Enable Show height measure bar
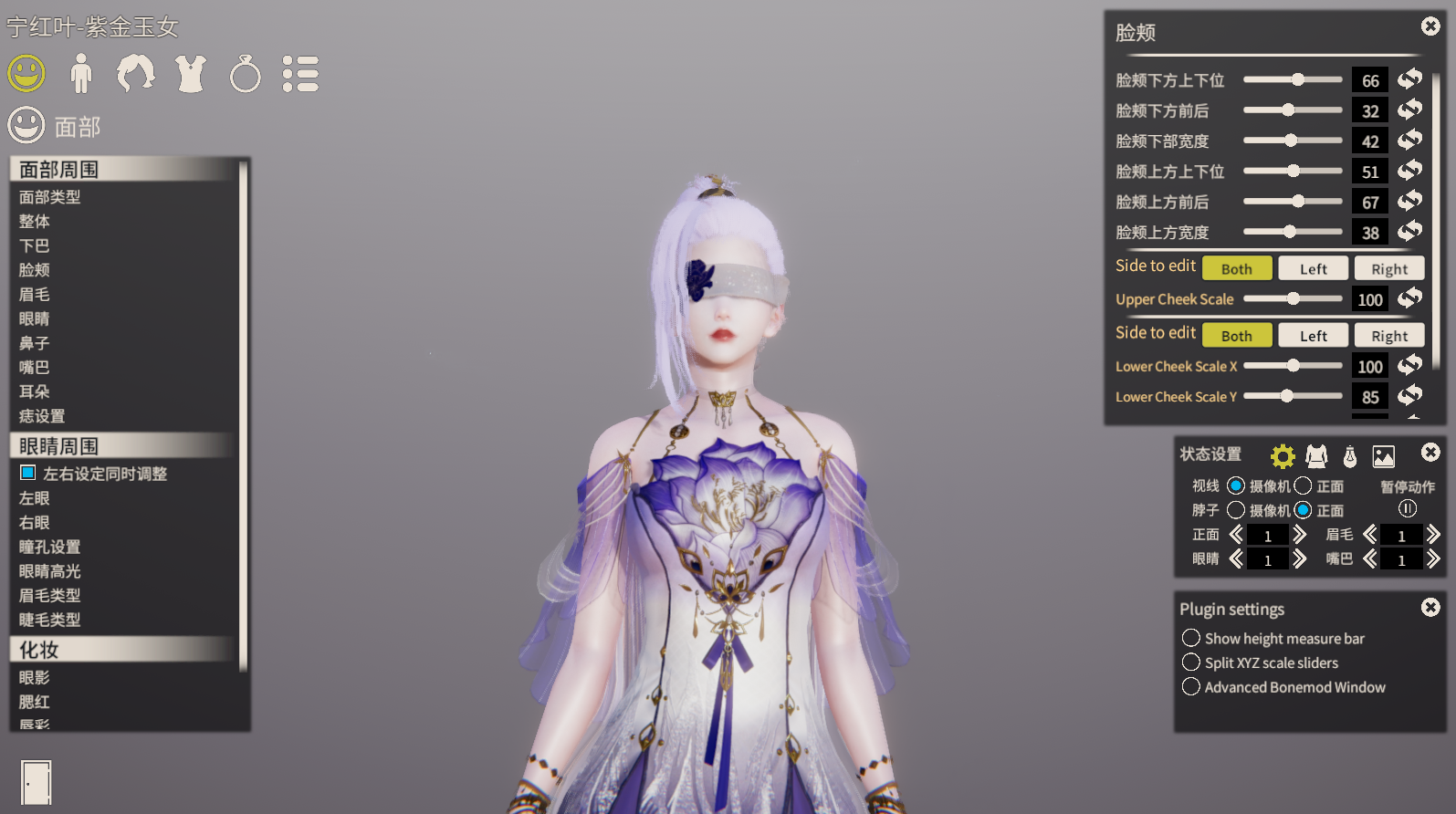The width and height of the screenshot is (1456, 814). 1191,638
